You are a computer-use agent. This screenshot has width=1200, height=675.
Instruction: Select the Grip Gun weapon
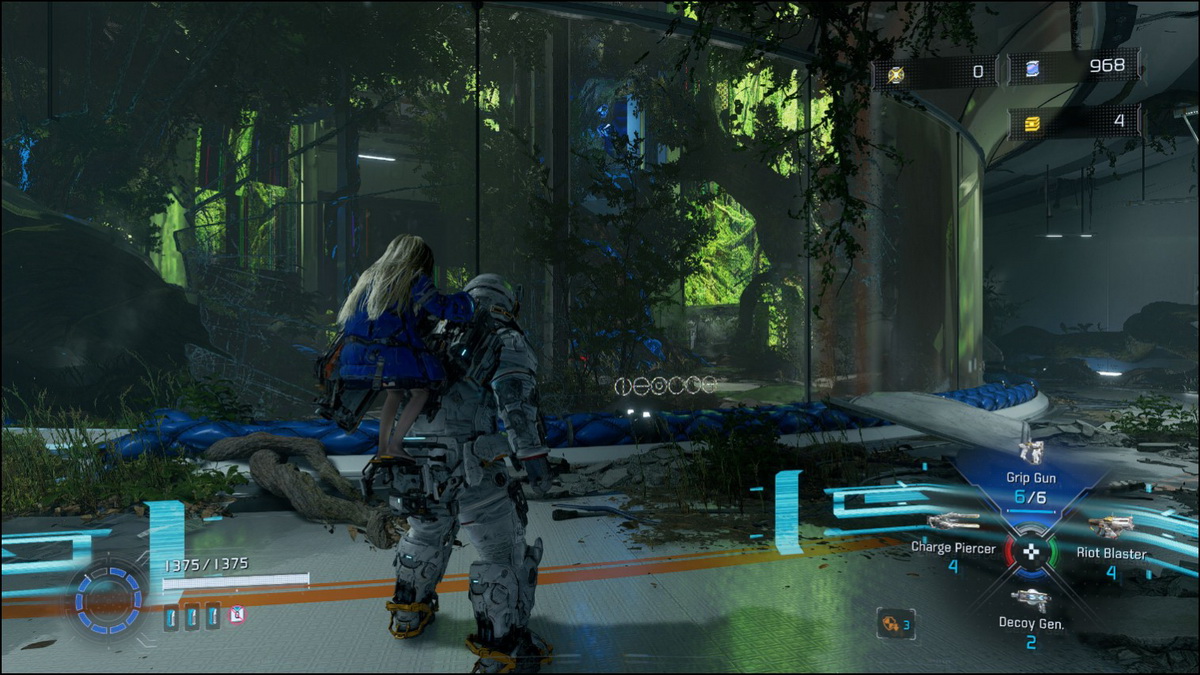pos(1030,453)
